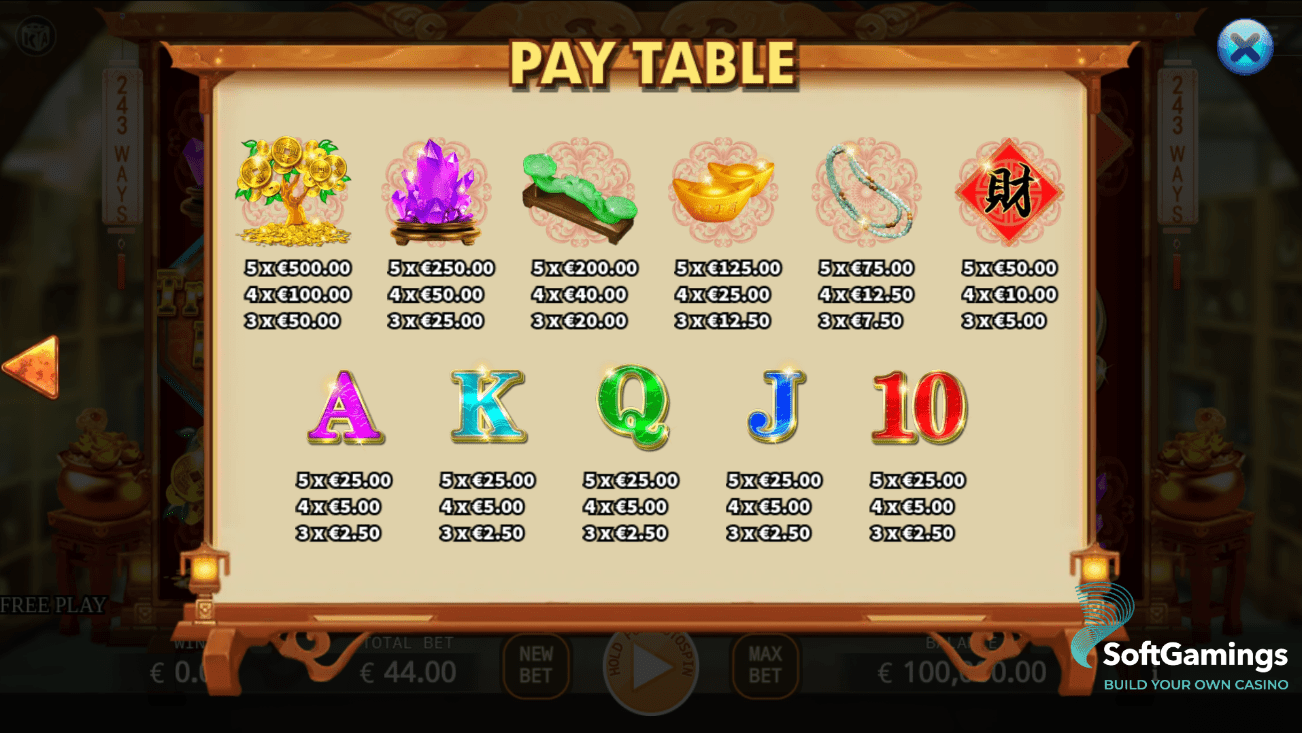The width and height of the screenshot is (1302, 733).
Task: Select the jade carving symbol
Action: click(x=578, y=190)
